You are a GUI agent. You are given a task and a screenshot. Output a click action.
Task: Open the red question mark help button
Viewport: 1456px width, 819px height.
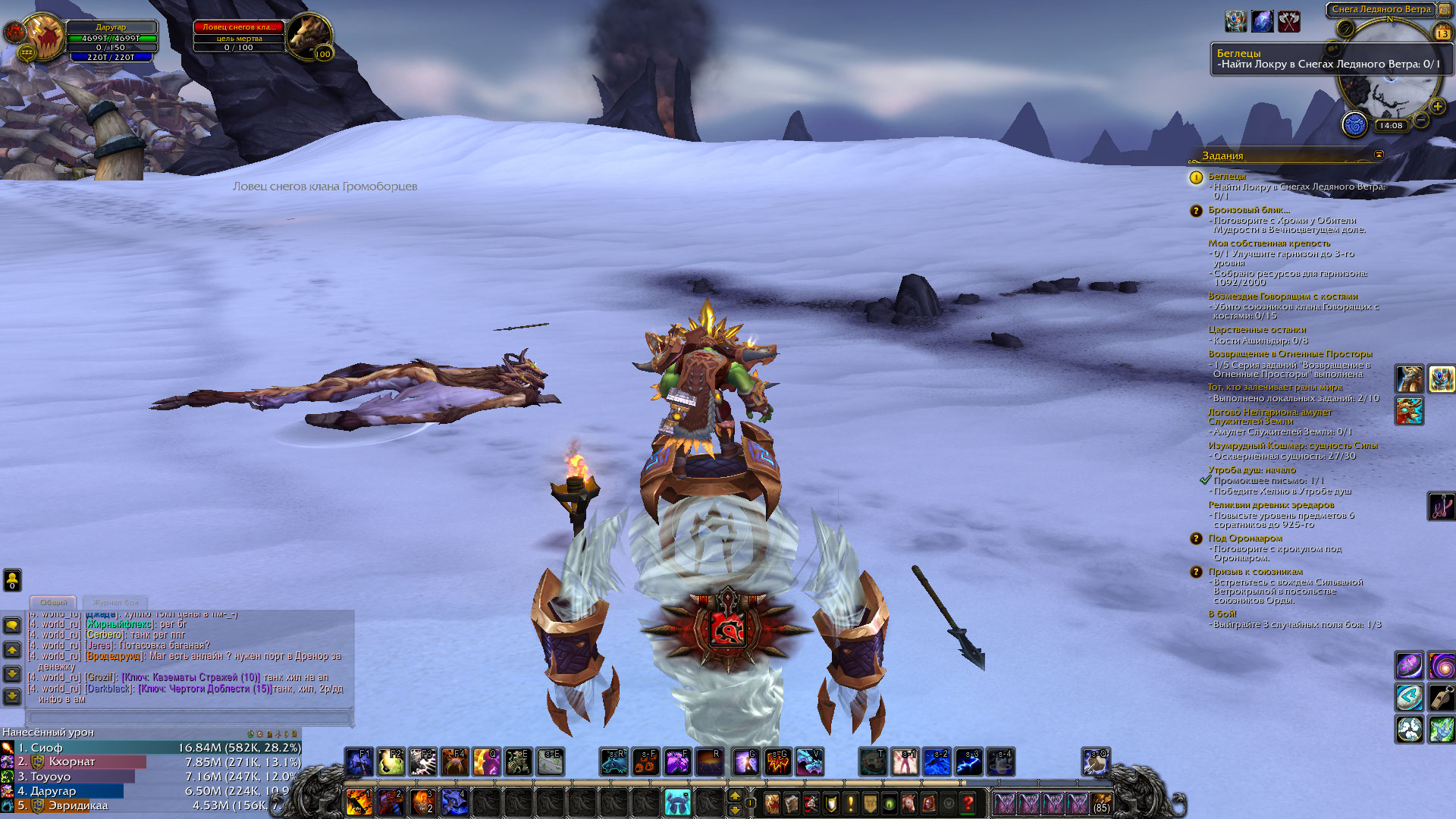(968, 802)
